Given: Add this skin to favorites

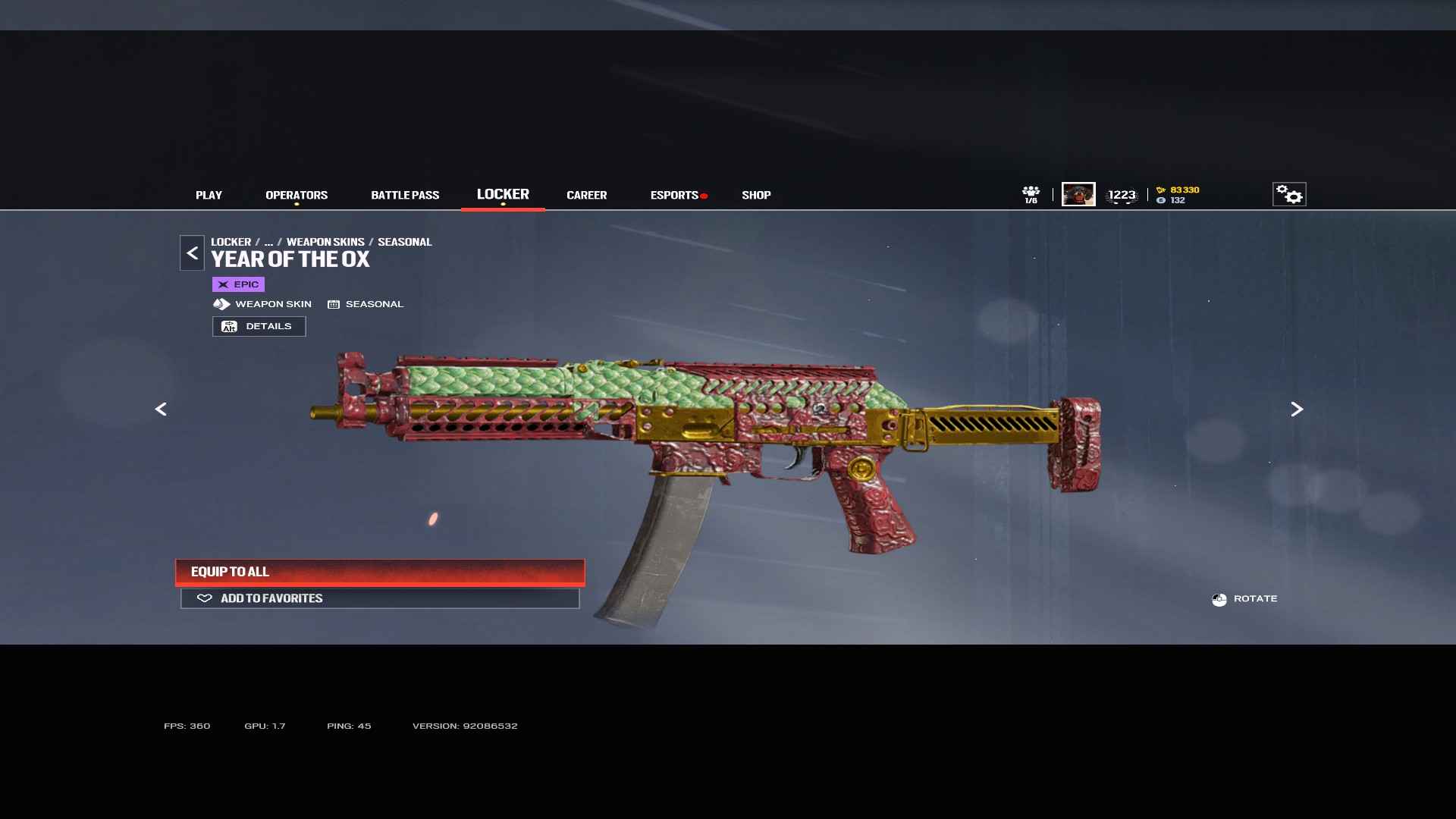Looking at the screenshot, I should 380,598.
